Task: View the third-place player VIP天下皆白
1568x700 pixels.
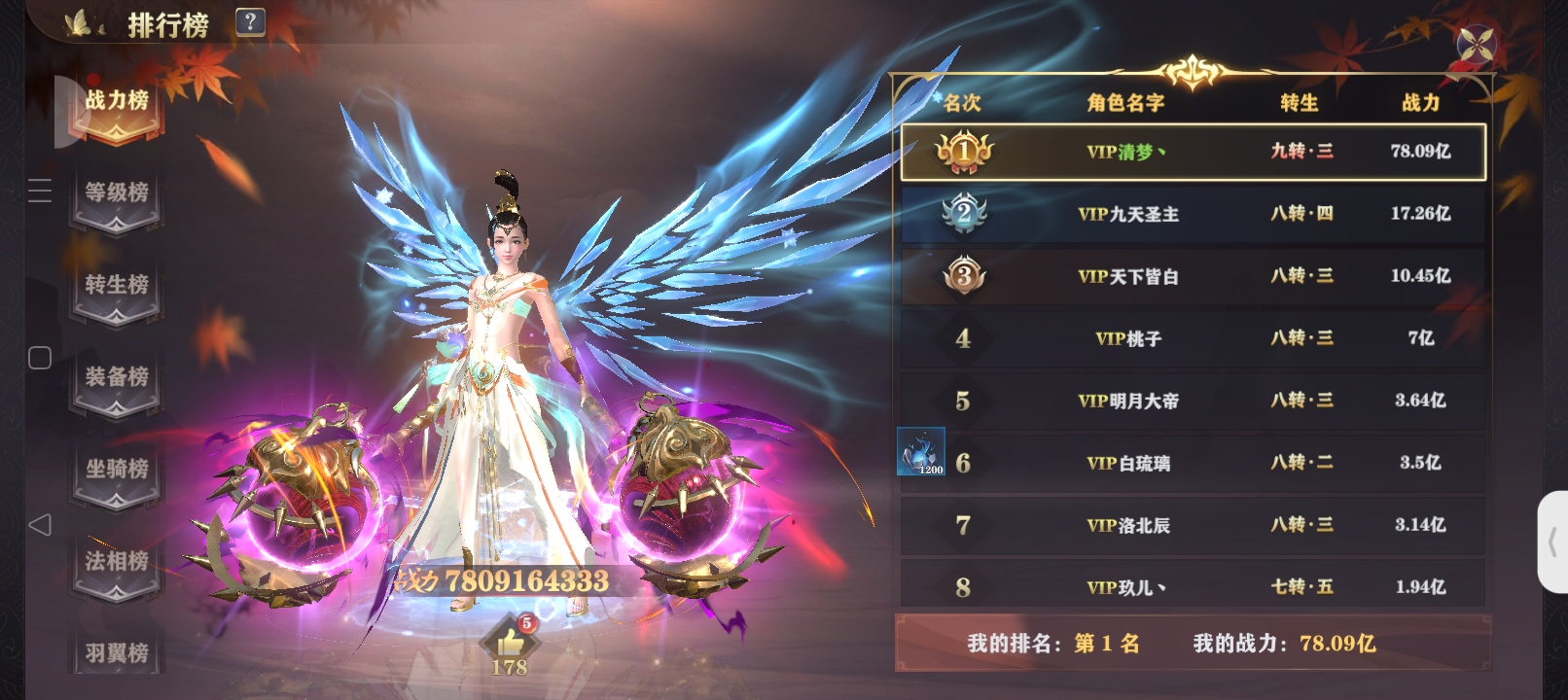Action: click(x=1193, y=276)
